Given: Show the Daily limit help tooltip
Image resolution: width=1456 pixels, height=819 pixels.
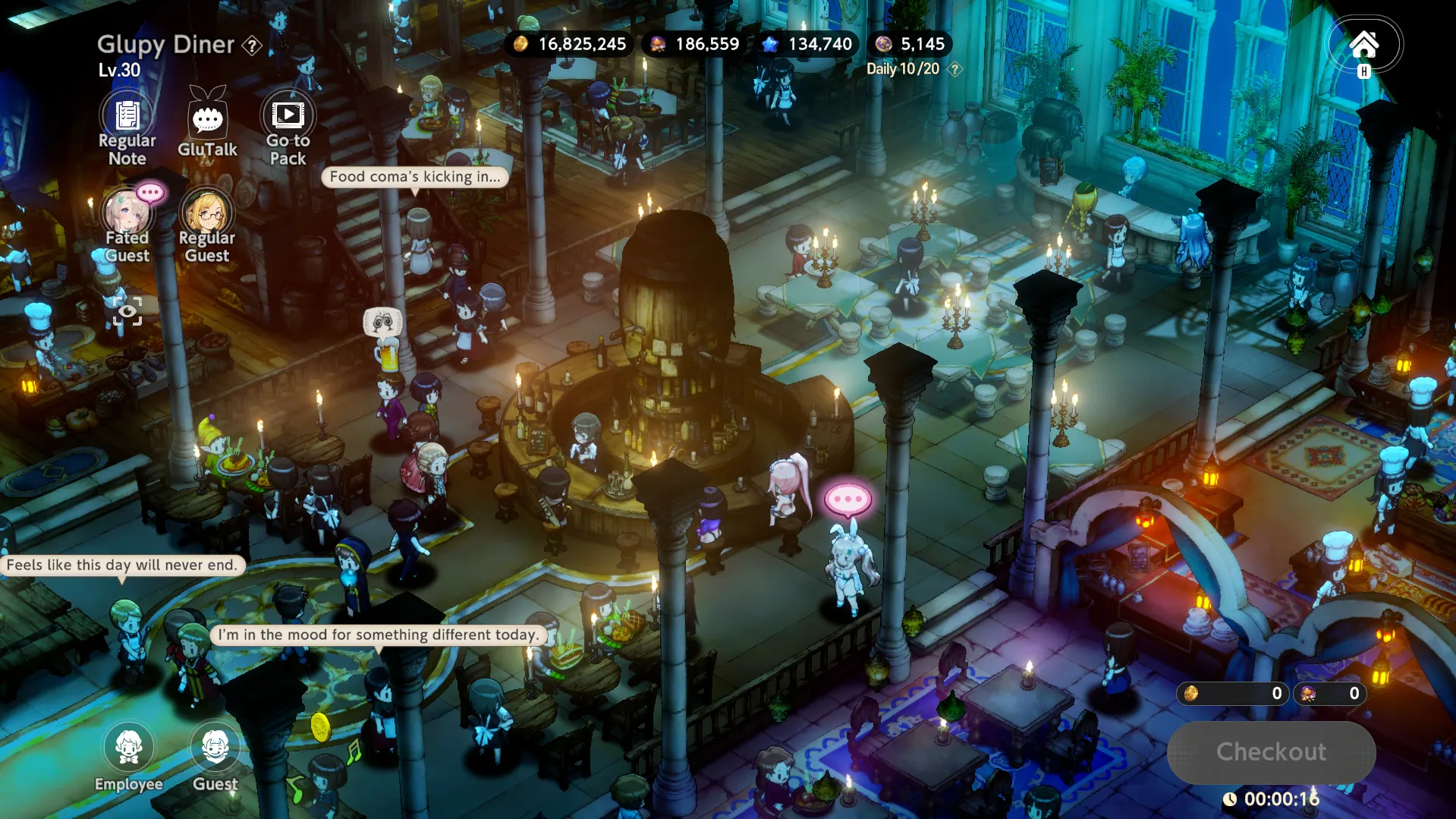Looking at the screenshot, I should 955,69.
